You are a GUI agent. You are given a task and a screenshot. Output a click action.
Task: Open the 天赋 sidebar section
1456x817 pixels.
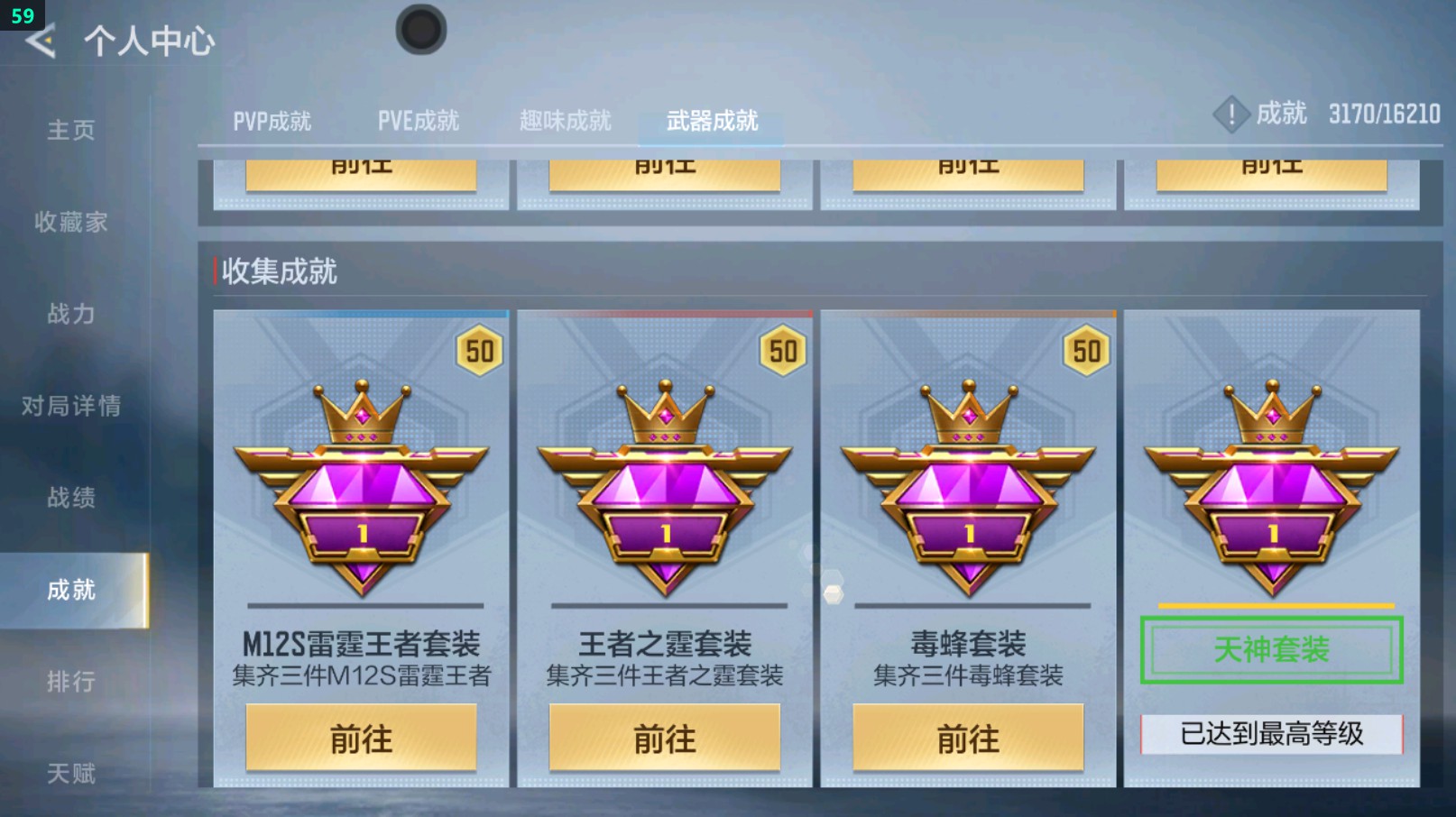[x=72, y=774]
